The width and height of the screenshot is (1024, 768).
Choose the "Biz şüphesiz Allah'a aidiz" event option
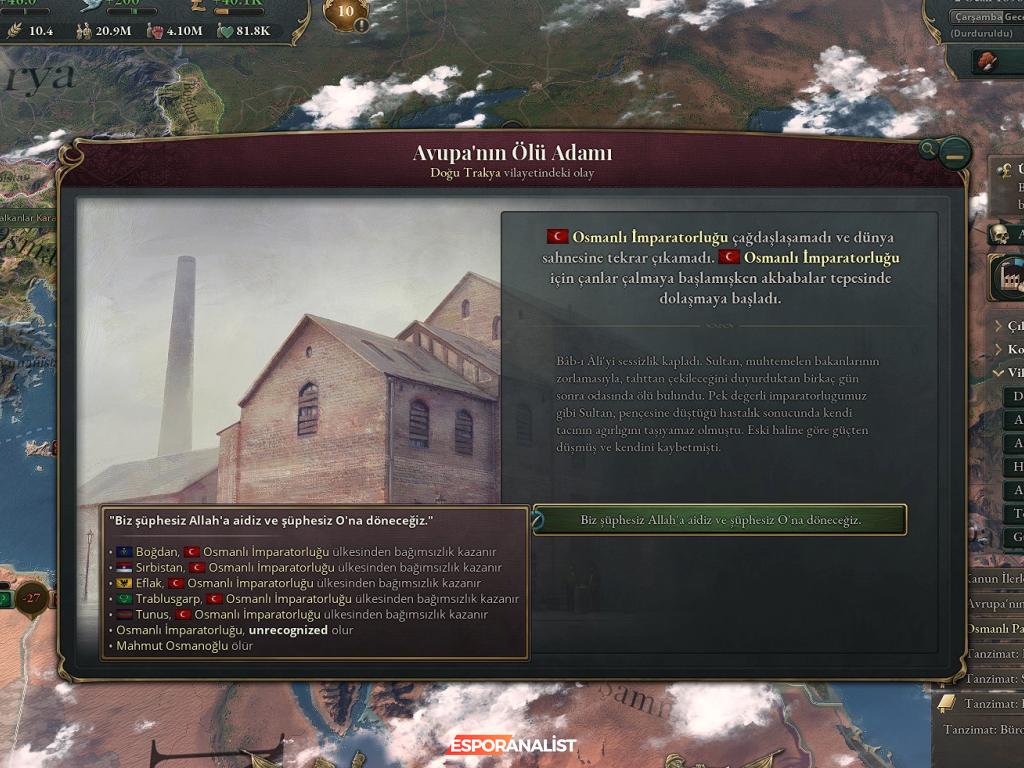point(720,520)
